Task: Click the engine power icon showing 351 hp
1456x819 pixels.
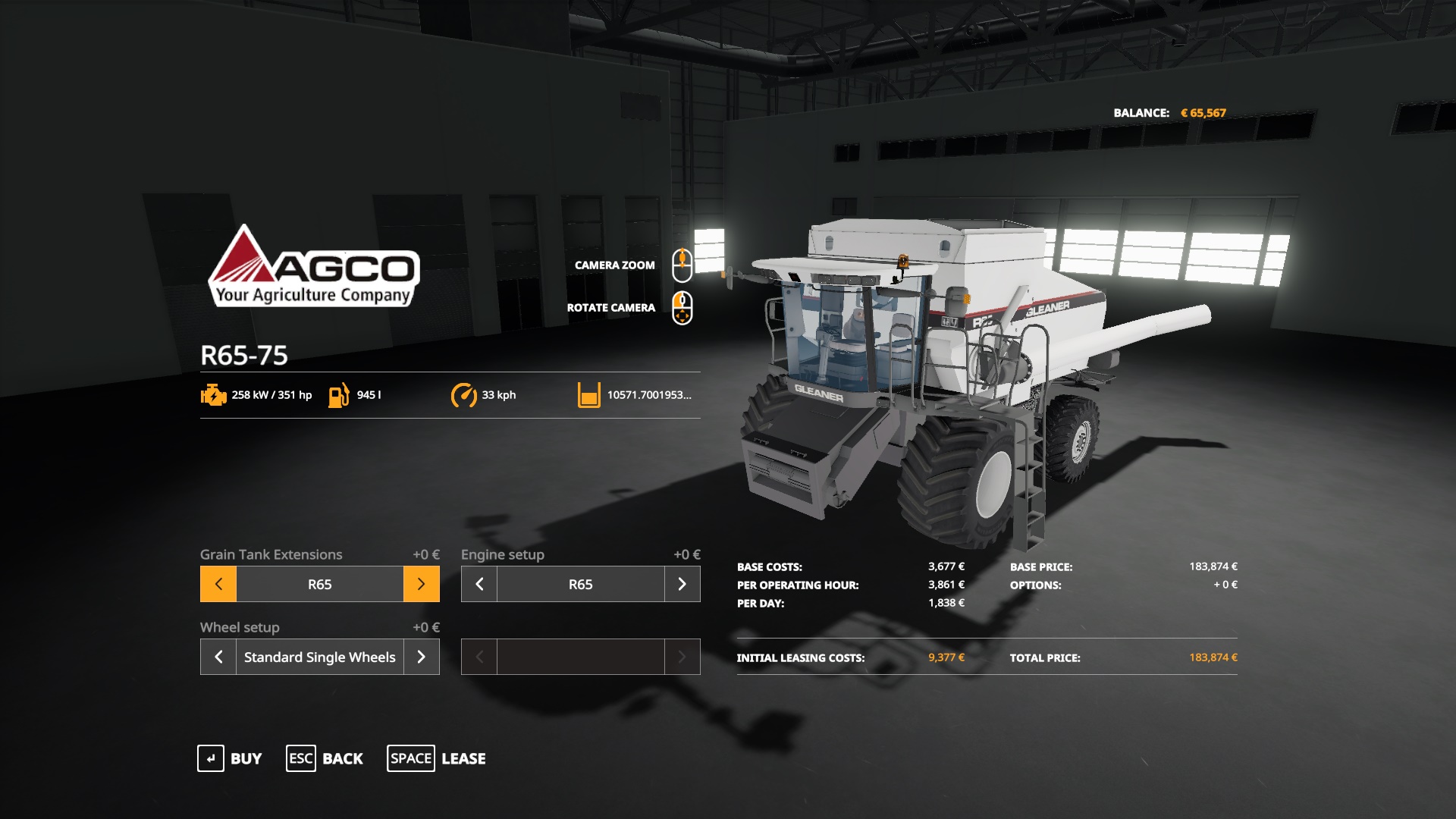Action: [x=212, y=395]
